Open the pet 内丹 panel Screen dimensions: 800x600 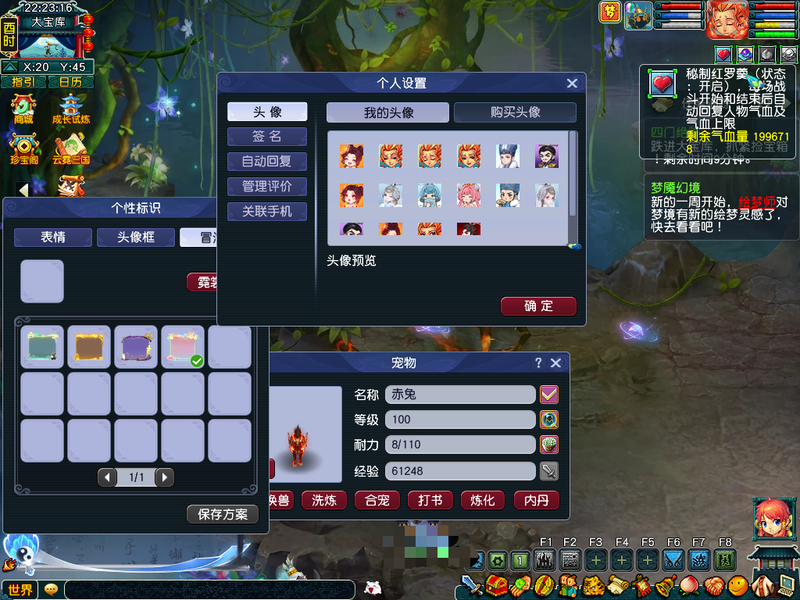click(x=535, y=499)
